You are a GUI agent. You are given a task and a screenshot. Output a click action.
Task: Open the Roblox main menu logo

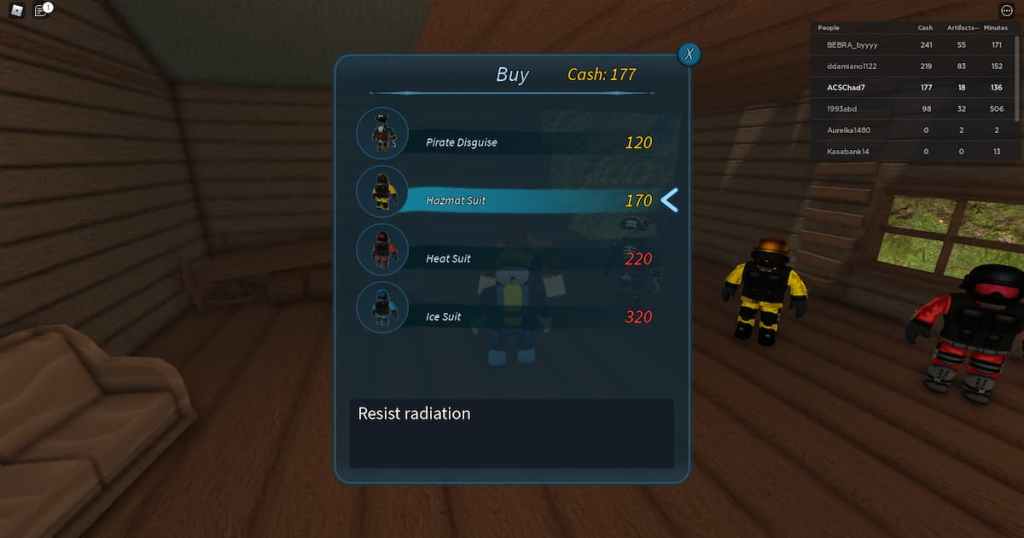click(x=16, y=11)
